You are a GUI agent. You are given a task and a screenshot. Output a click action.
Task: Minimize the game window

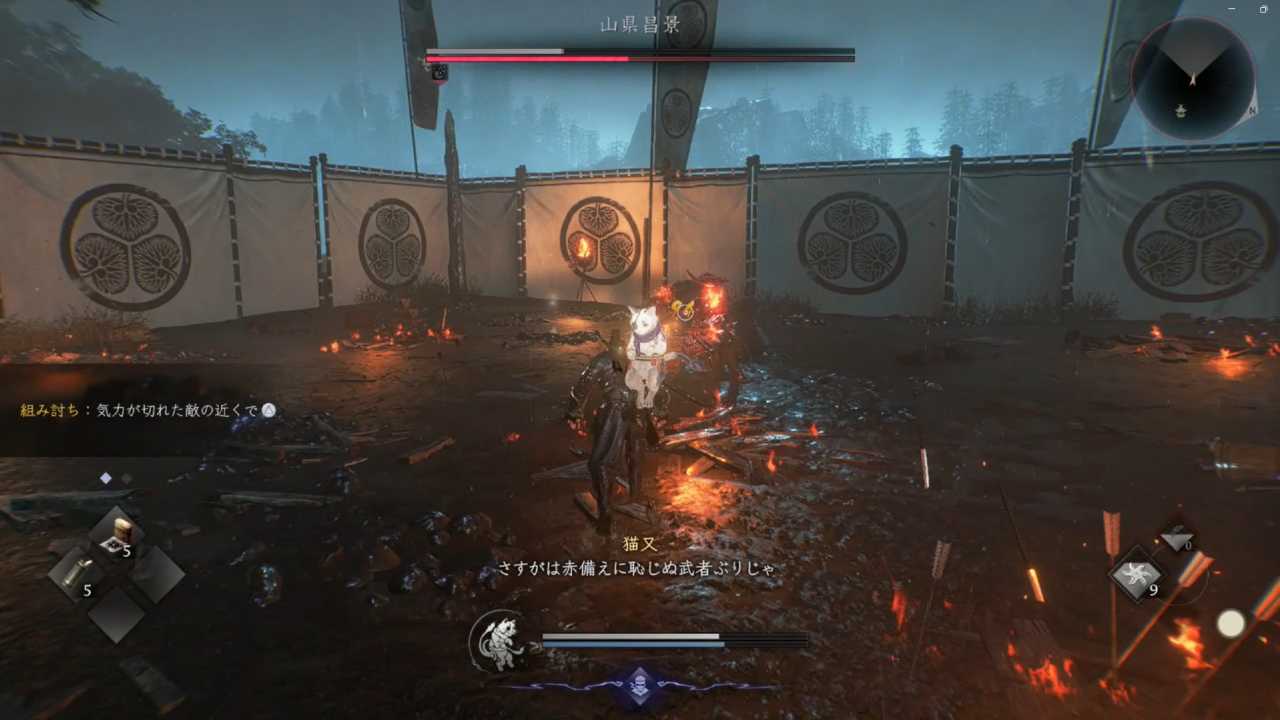pos(1233,9)
